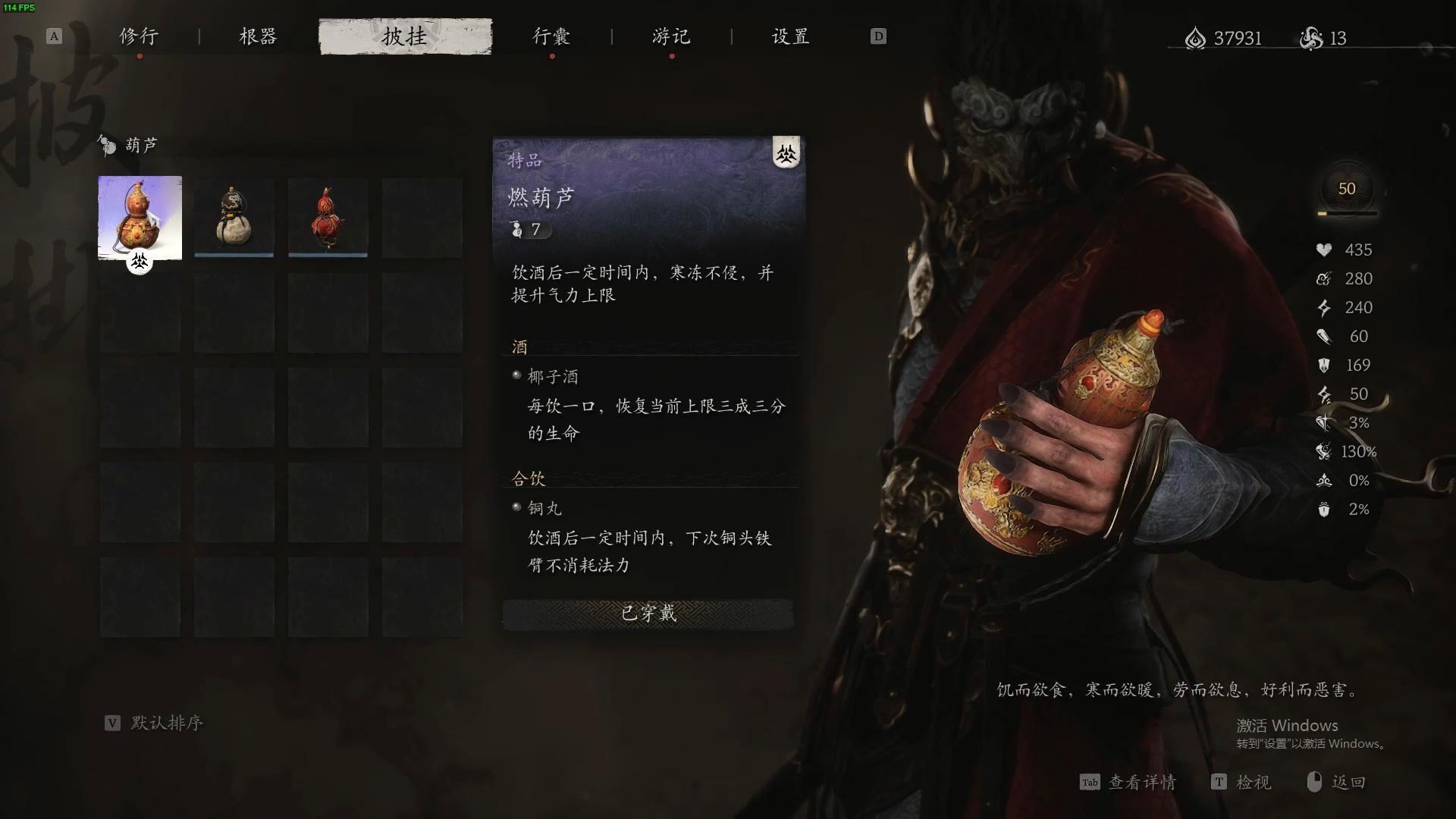Click the stamina stat icon beside 280

tap(1323, 278)
